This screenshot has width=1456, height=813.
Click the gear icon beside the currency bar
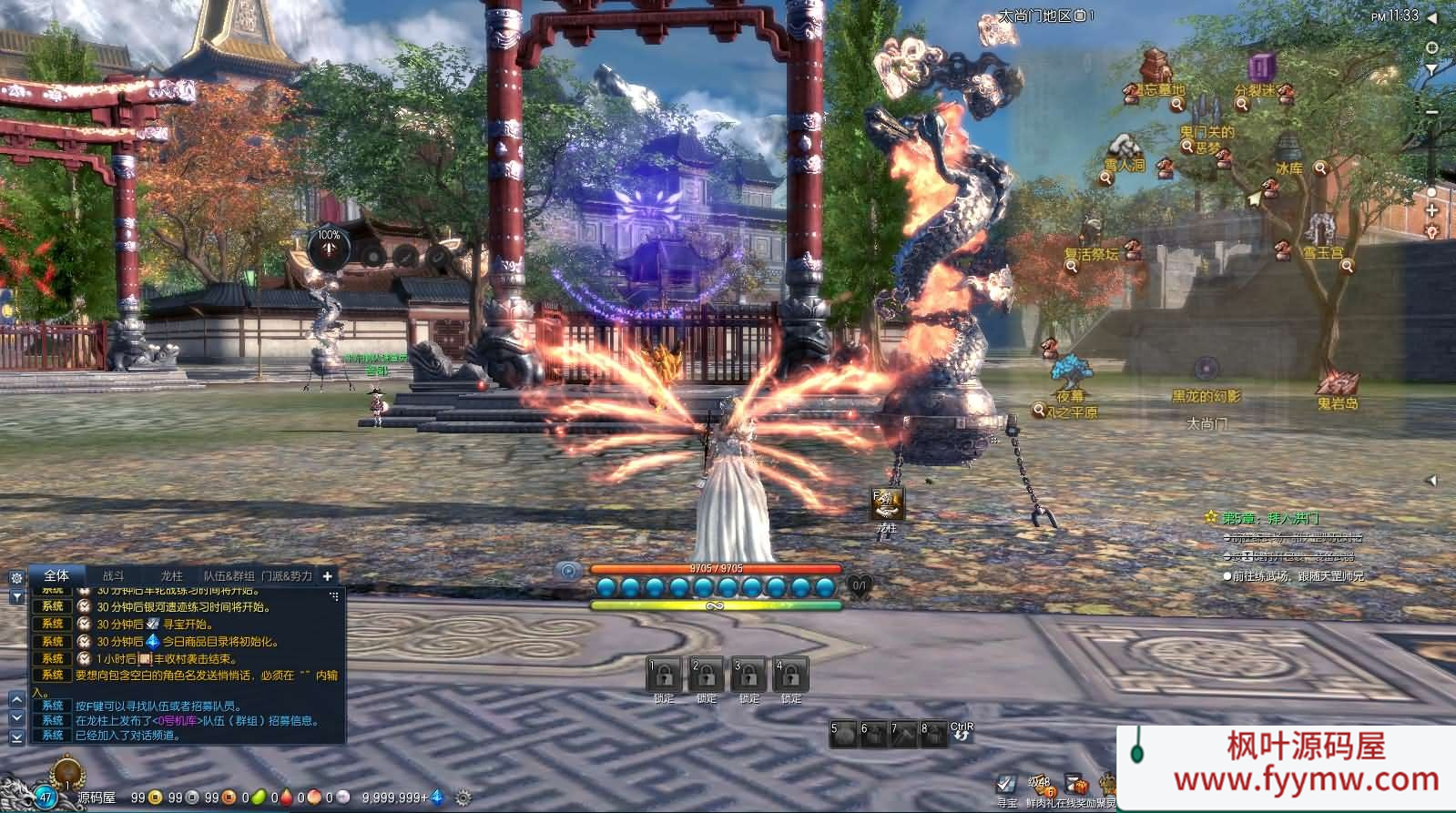click(463, 798)
